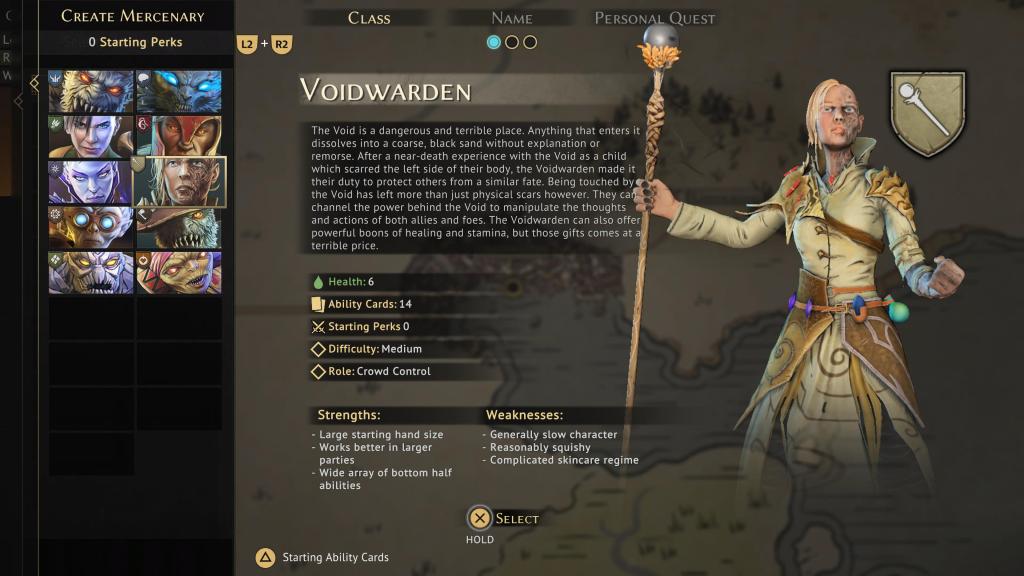The image size is (1024, 576).
Task: Open the Personal Quest tab
Action: [655, 18]
